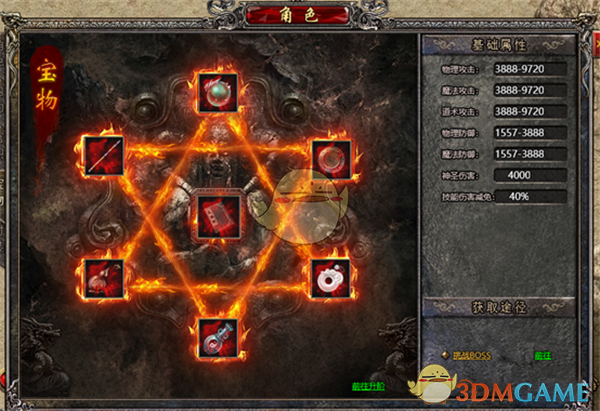Viewport: 600px width, 411px height.
Task: Select the spear treasure slot
Action: pyautogui.click(x=104, y=156)
